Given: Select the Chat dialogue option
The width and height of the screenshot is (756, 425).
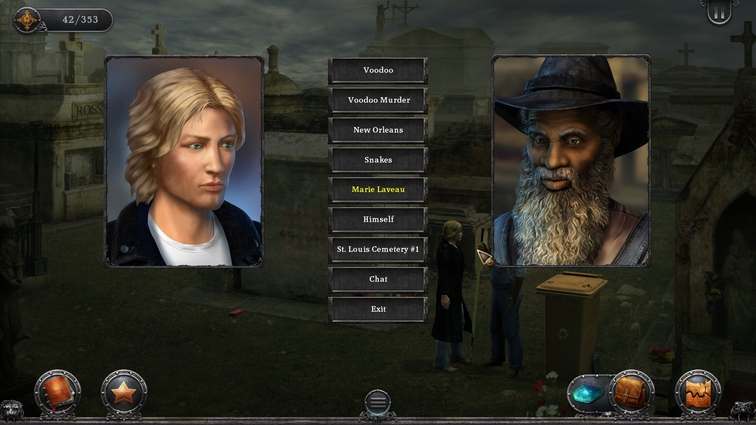Looking at the screenshot, I should click(378, 279).
